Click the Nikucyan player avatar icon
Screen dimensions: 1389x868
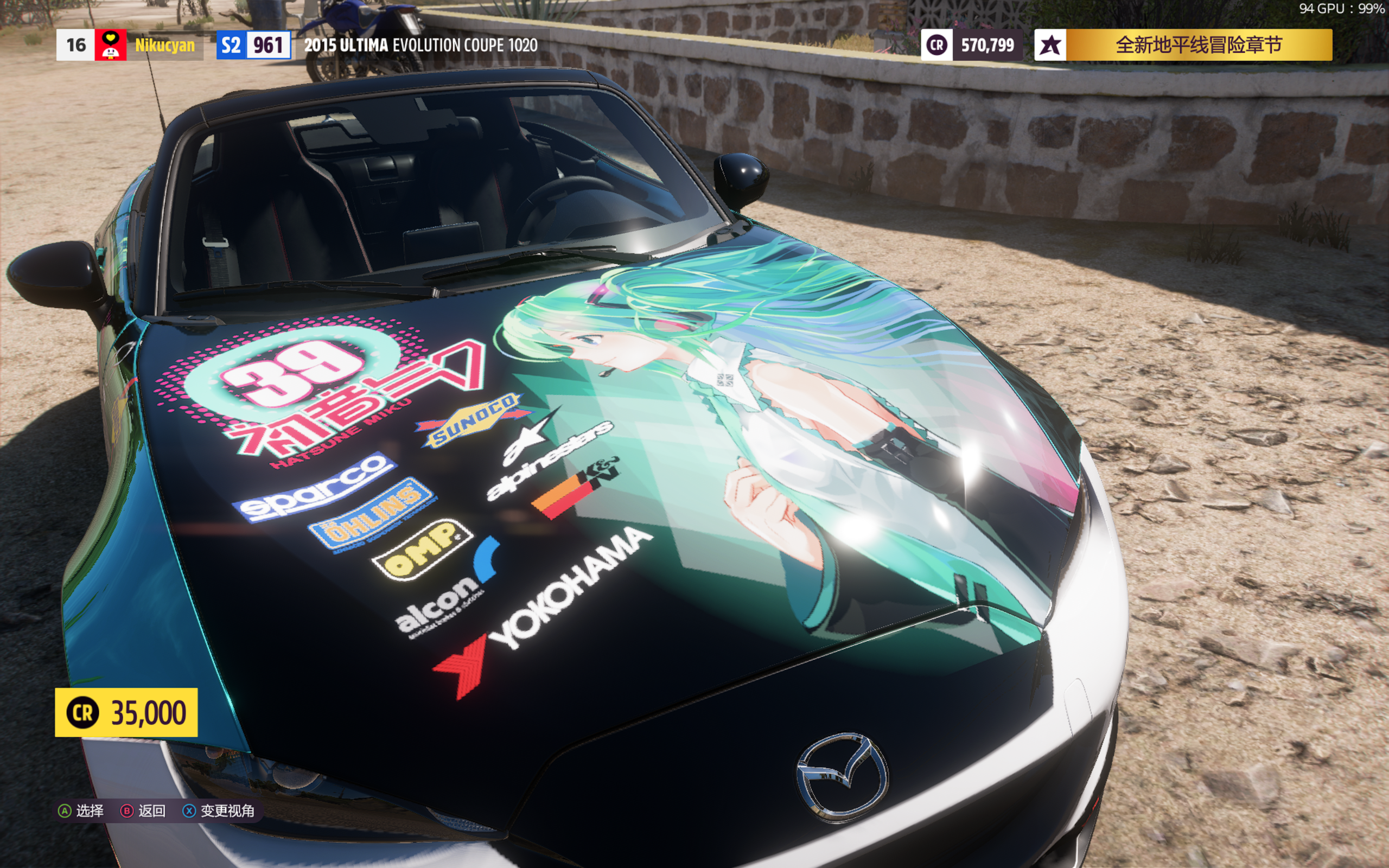point(110,45)
